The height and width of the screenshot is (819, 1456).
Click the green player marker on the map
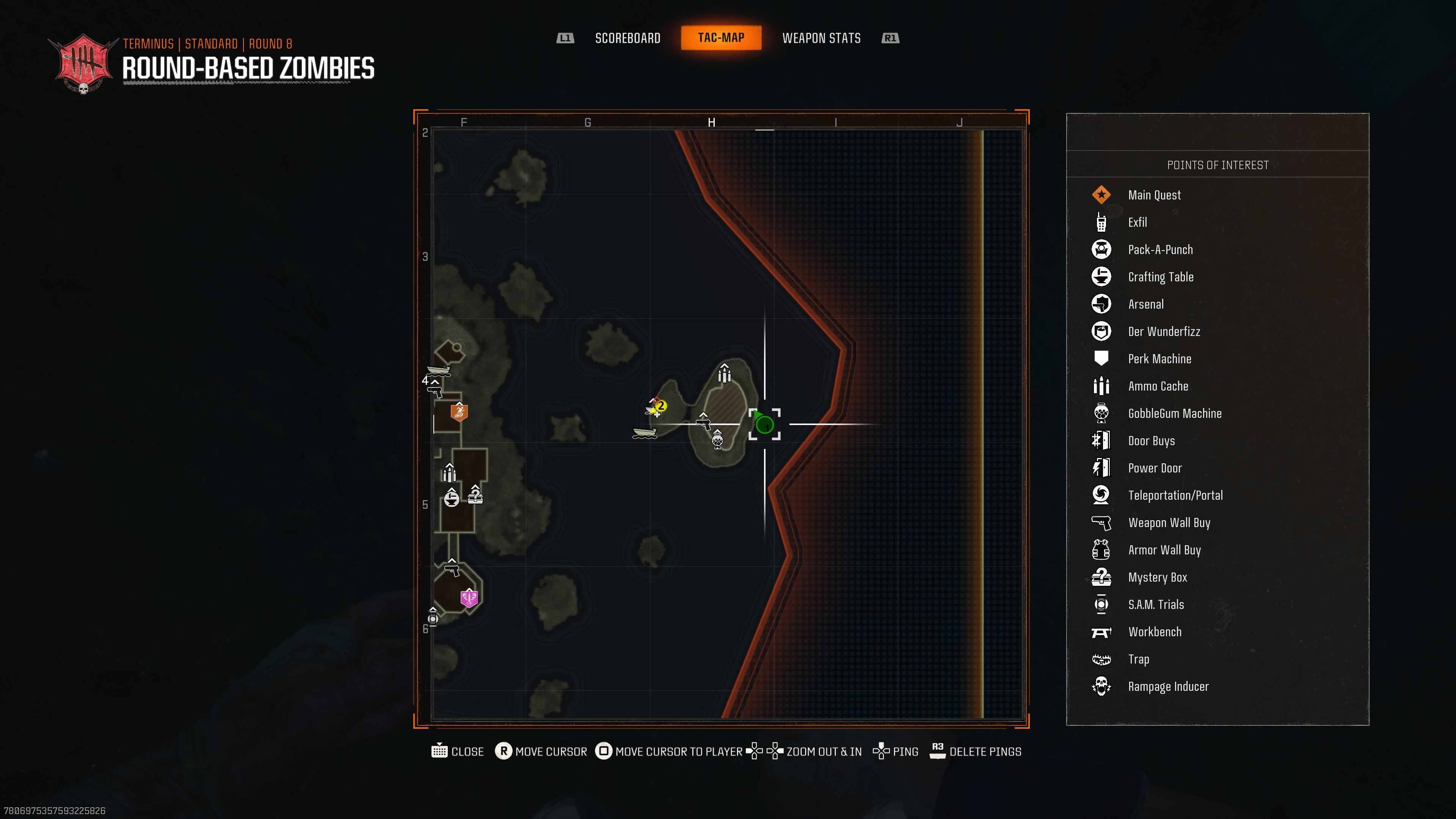click(x=764, y=424)
